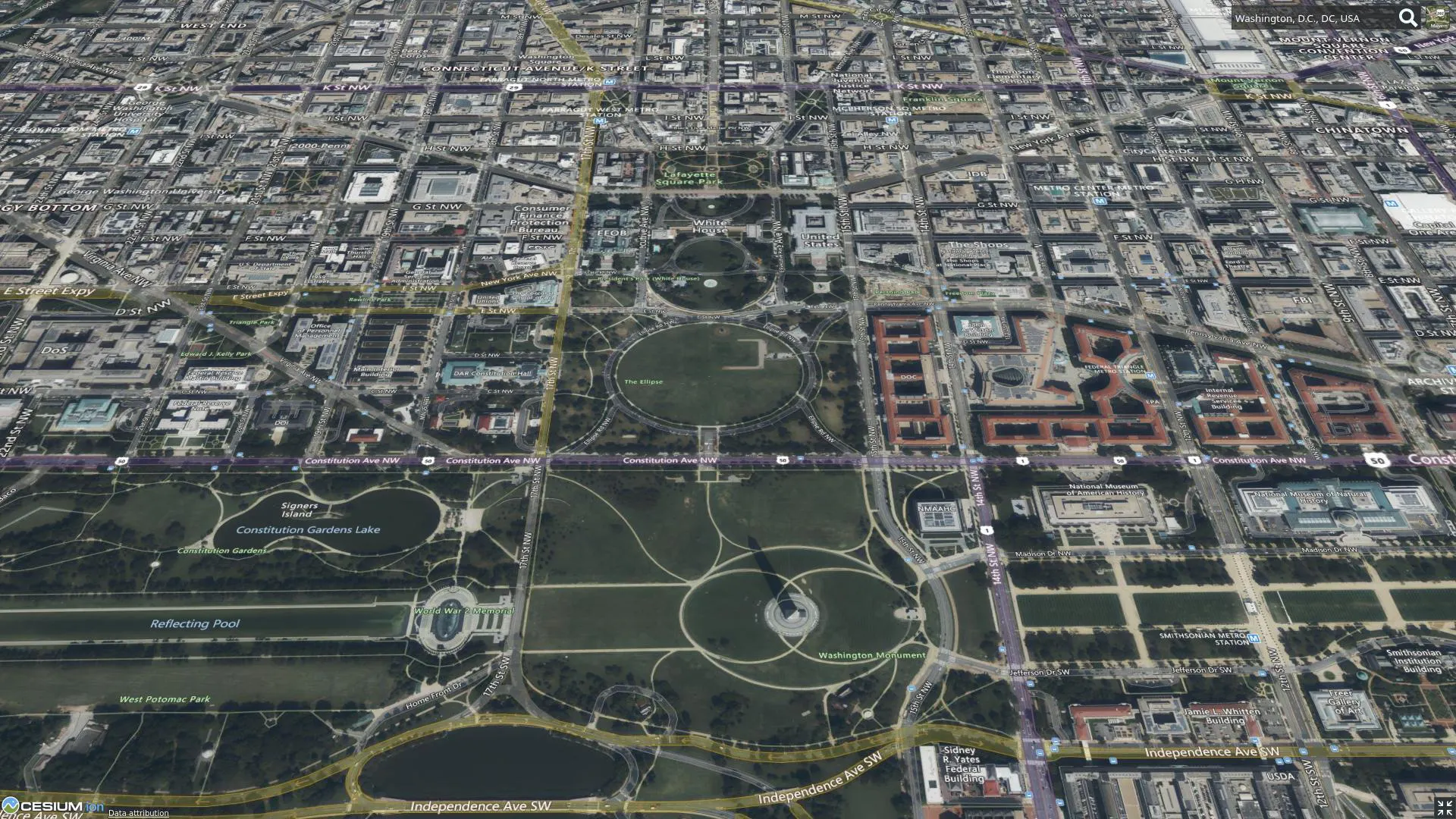Click the Federal Triangle Metro Station M icon
The width and height of the screenshot is (1456, 819).
click(1150, 376)
